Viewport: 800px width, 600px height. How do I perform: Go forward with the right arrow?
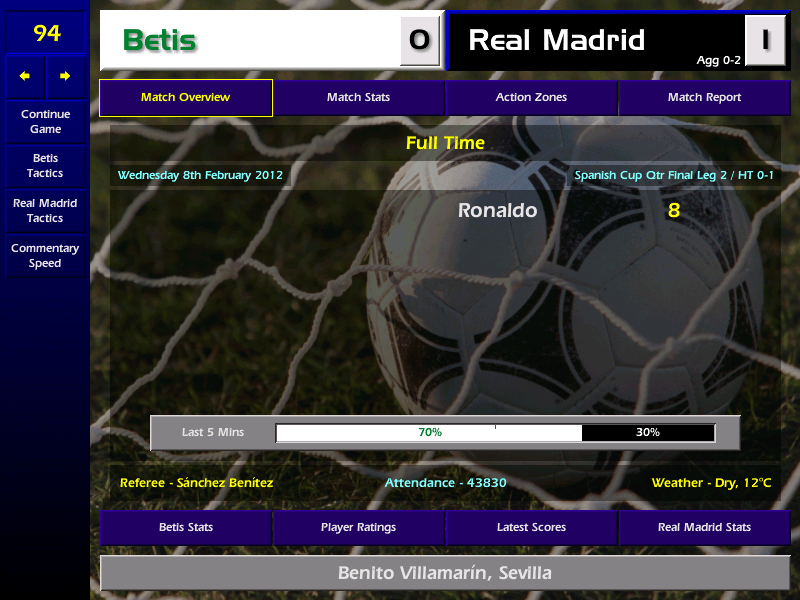[65, 76]
